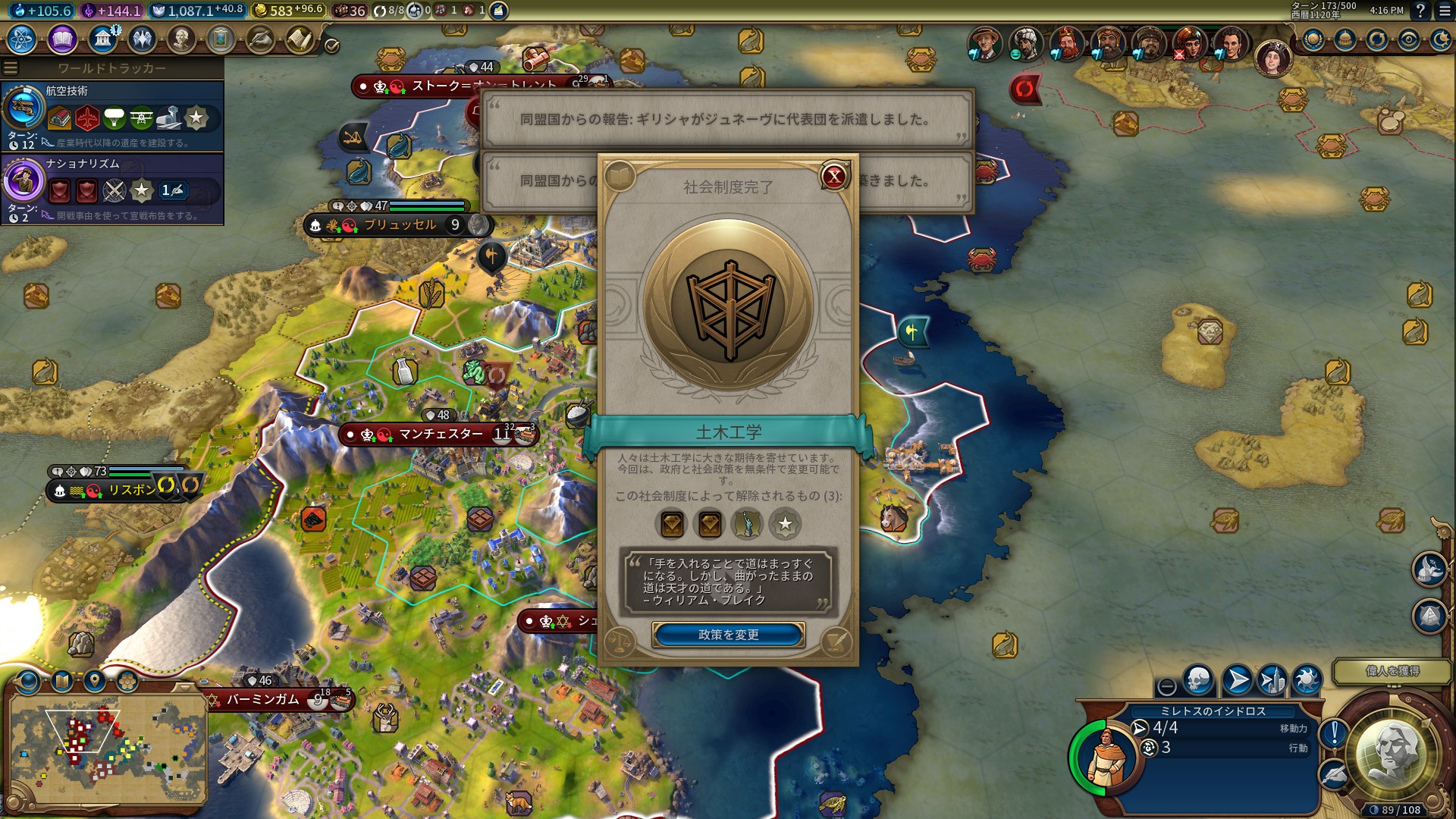Click the minimap

pyautogui.click(x=106, y=747)
